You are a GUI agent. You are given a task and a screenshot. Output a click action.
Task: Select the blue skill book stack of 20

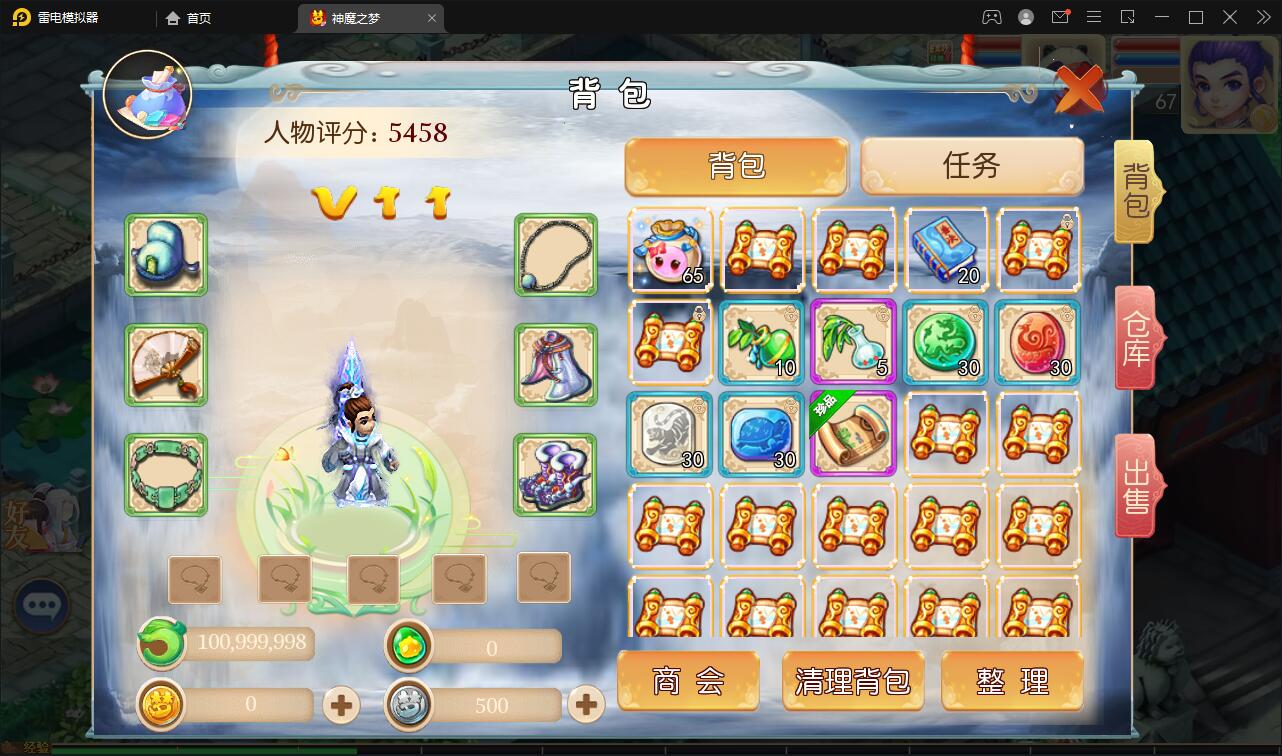[x=945, y=250]
